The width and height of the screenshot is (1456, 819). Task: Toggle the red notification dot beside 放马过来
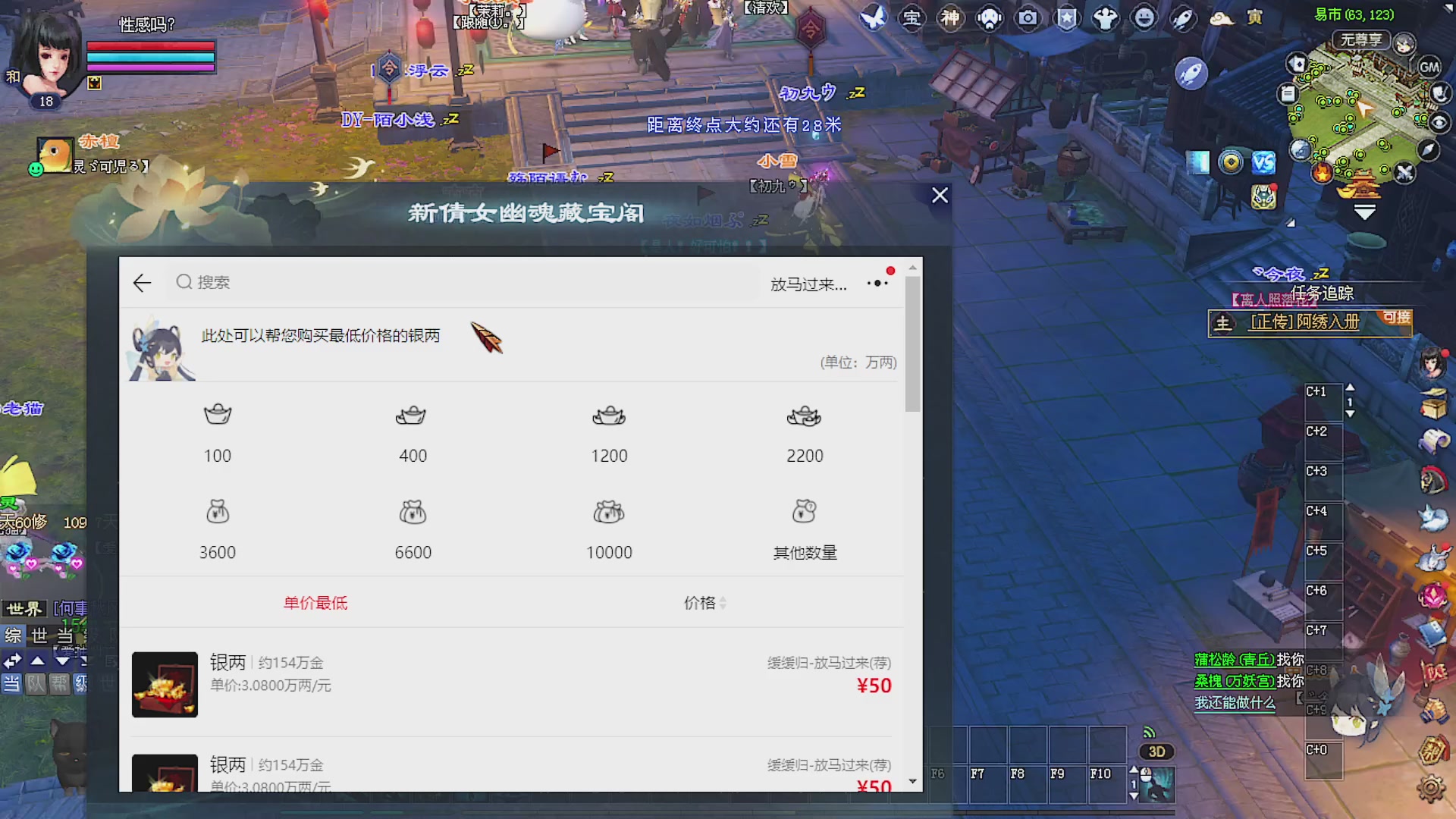tap(890, 270)
